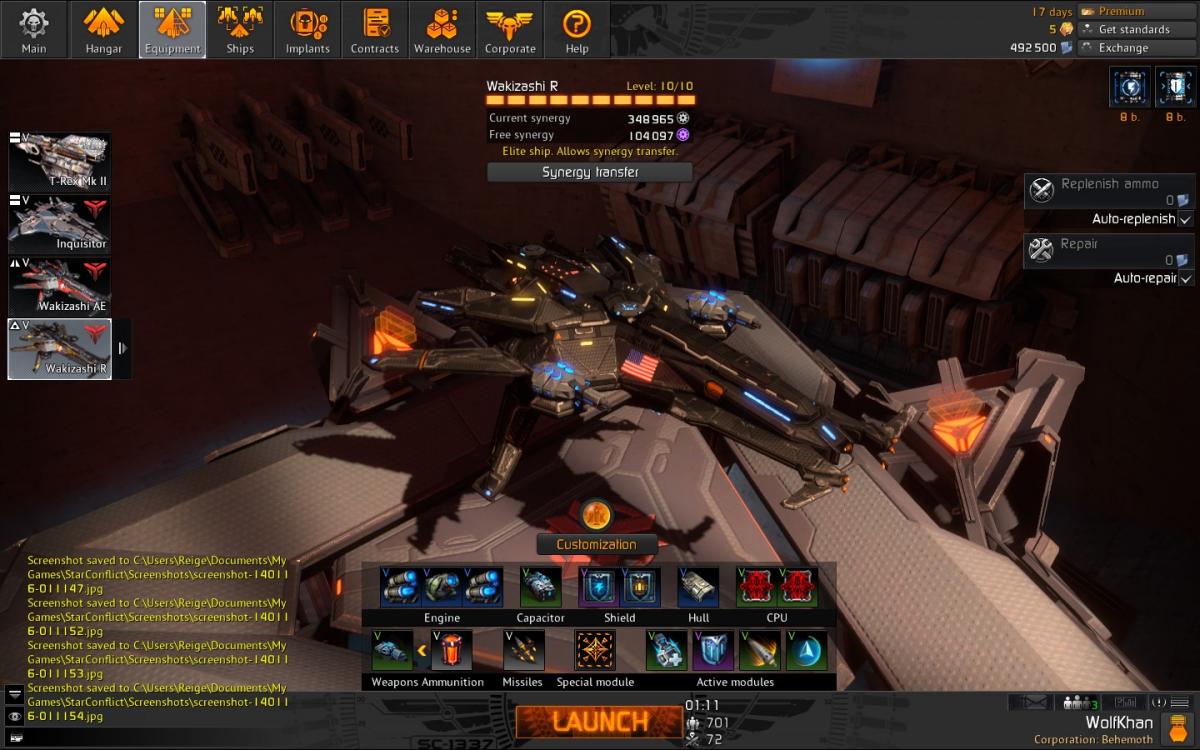
Task: Show the Warehouse tab
Action: (442, 30)
